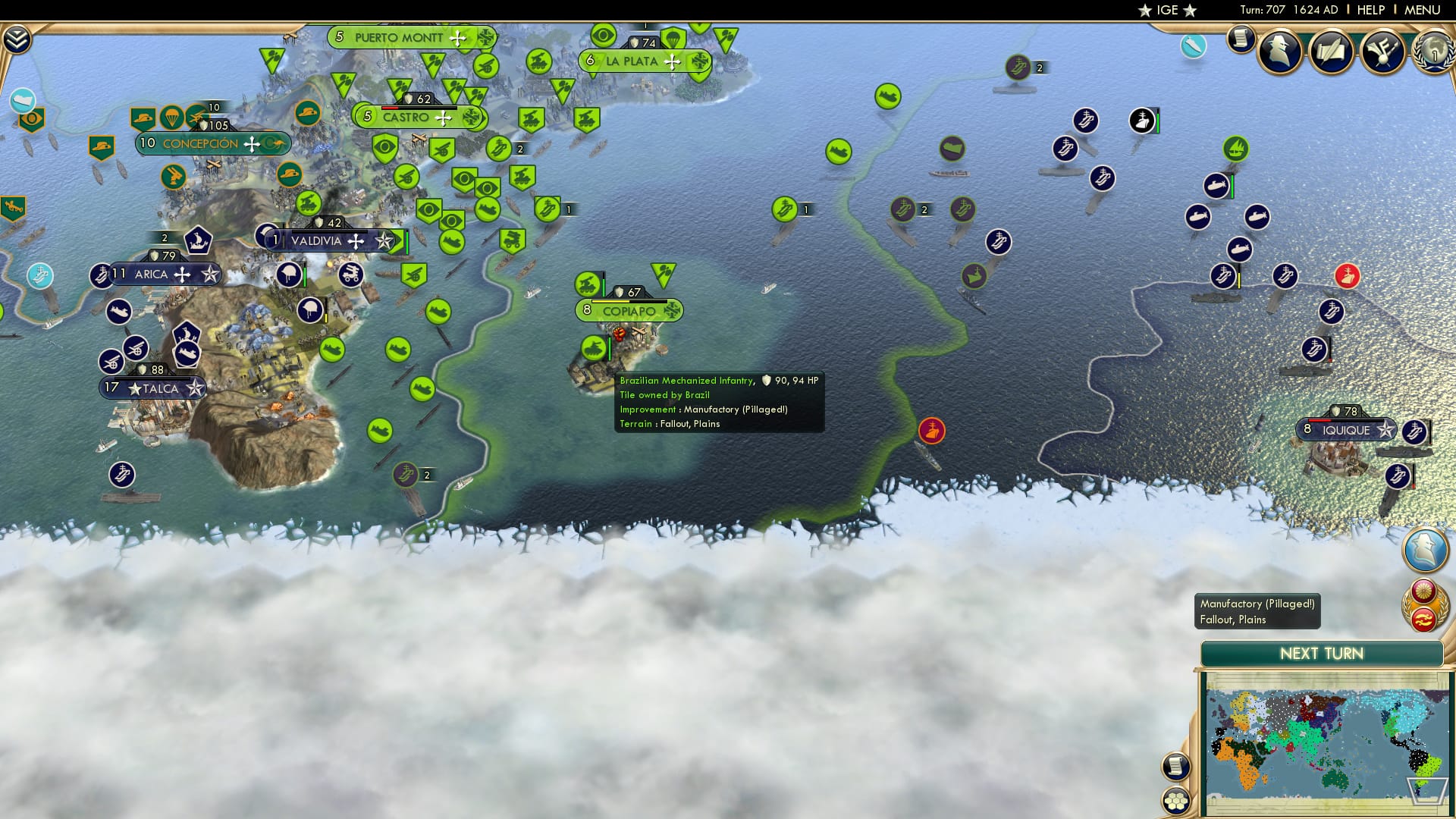The width and height of the screenshot is (1456, 819).
Task: Open the Diplomacy globe icon showing 1
Action: coord(1433,53)
